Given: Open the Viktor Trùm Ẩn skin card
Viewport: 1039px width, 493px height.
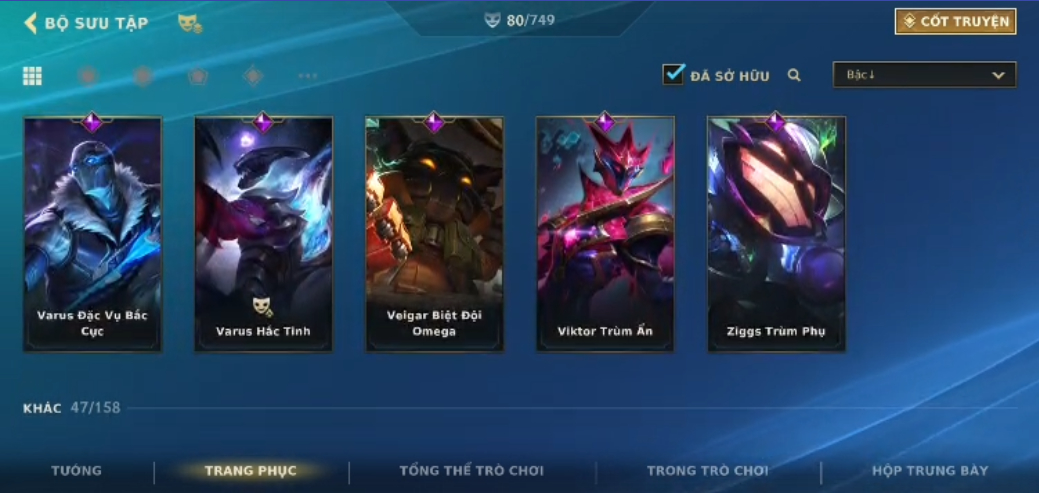Looking at the screenshot, I should tap(605, 235).
